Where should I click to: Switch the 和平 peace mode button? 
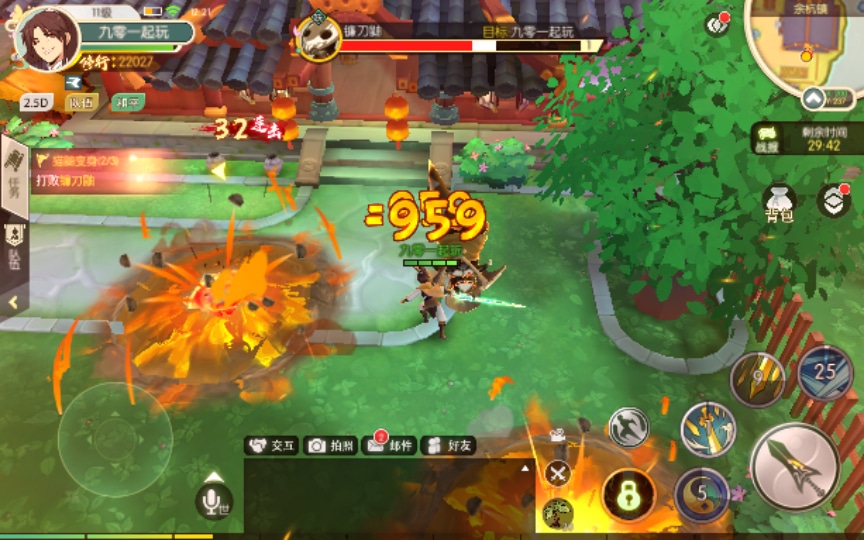pyautogui.click(x=128, y=102)
